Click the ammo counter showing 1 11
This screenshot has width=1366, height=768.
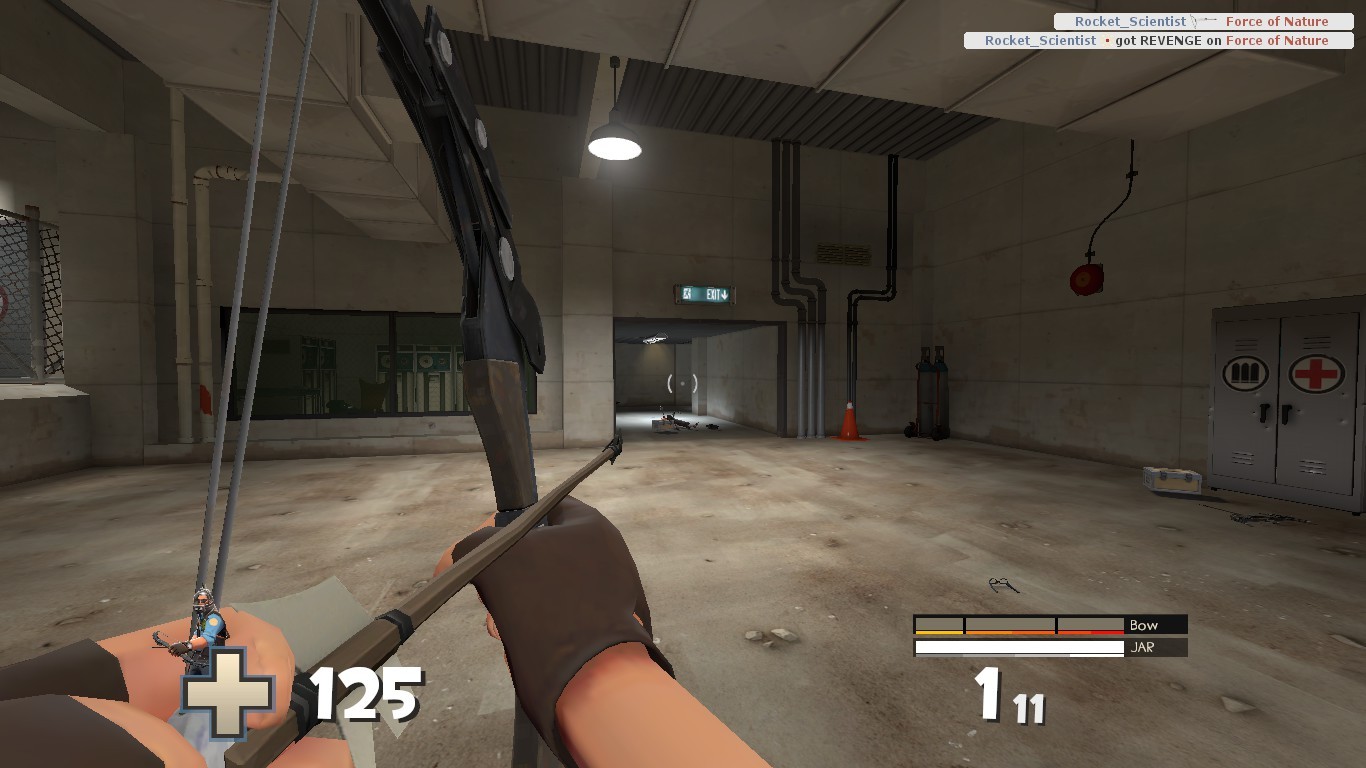coord(1005,701)
